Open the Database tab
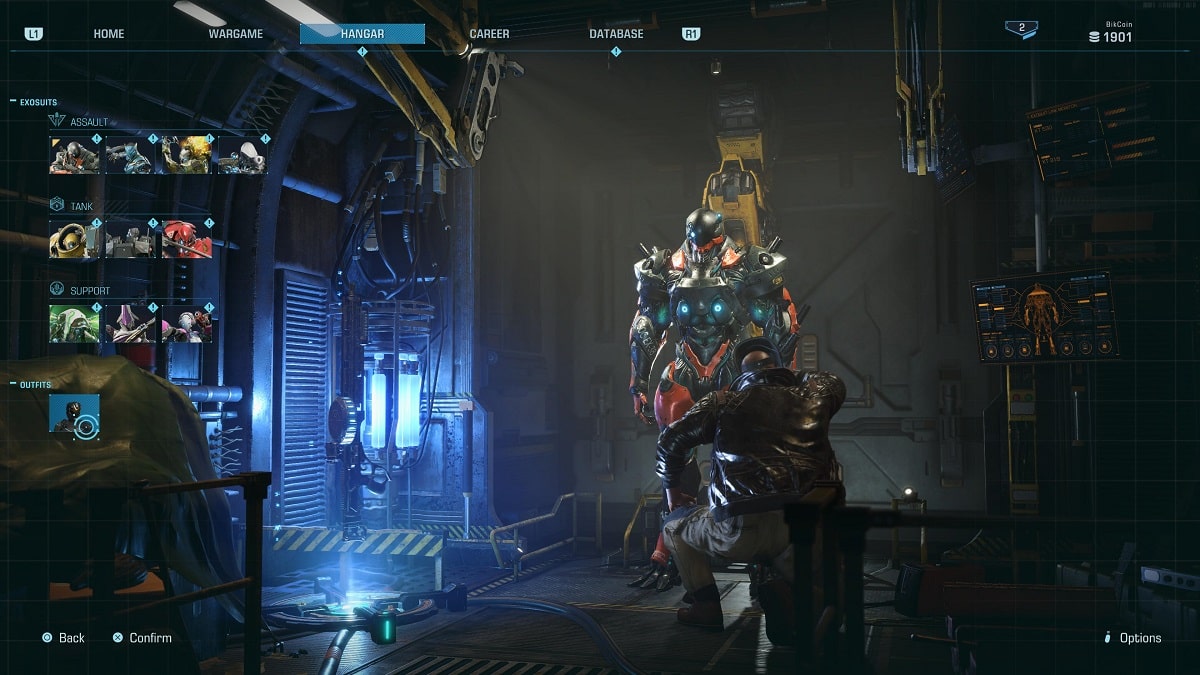The height and width of the screenshot is (675, 1200). pos(616,34)
